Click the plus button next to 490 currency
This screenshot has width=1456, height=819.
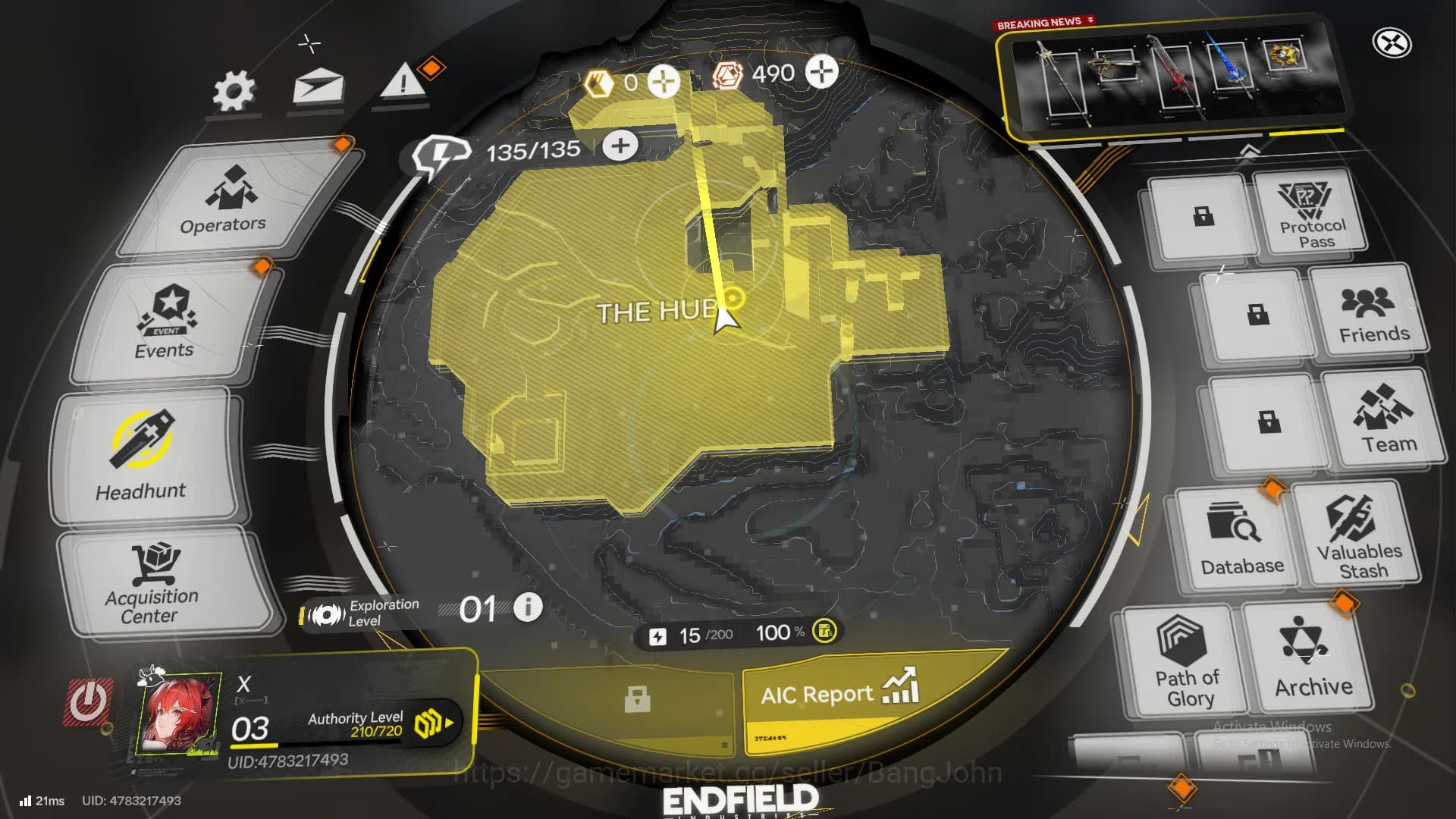click(x=821, y=72)
